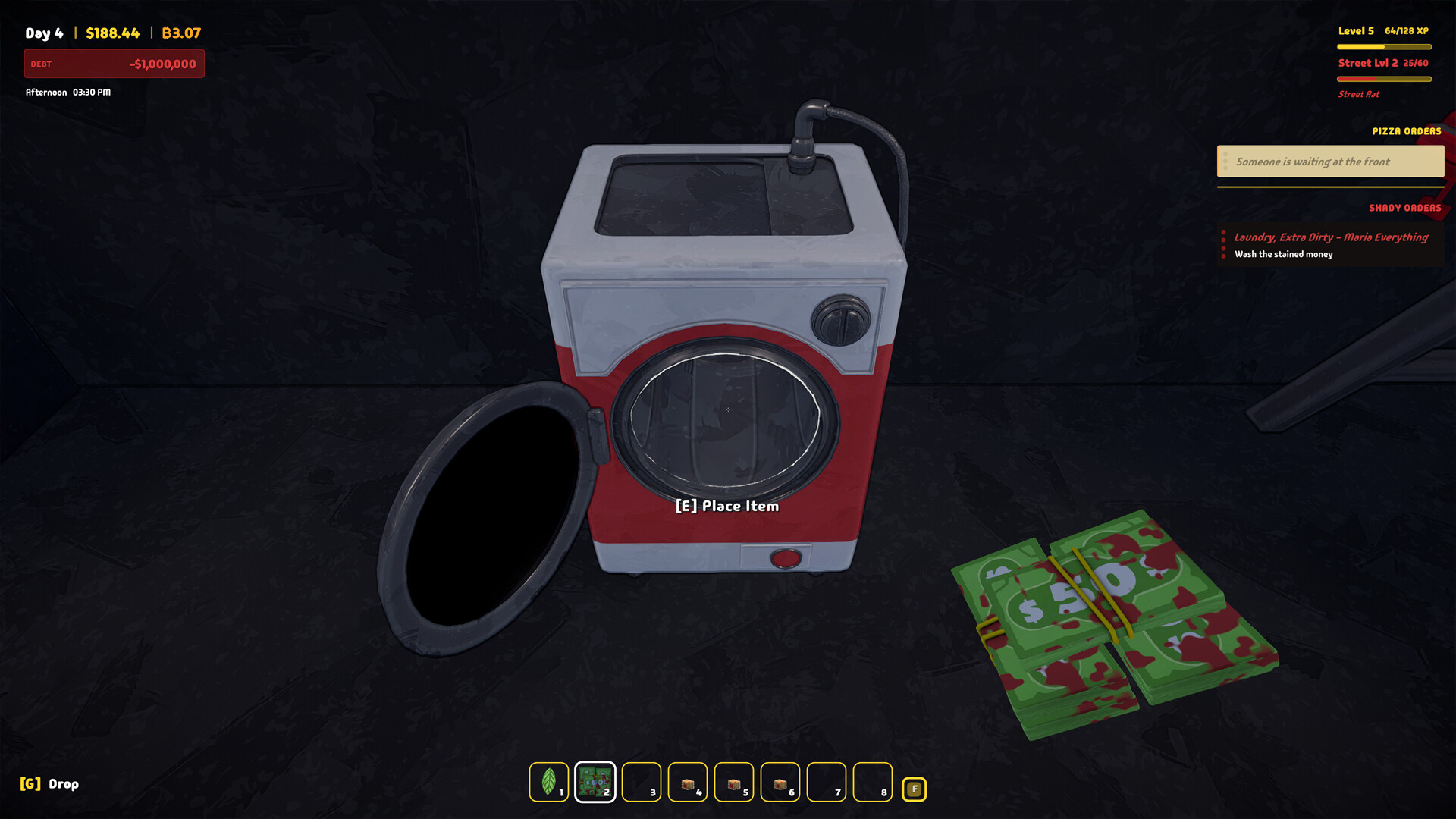Select the leaf item in hotbar slot 1

[550, 782]
